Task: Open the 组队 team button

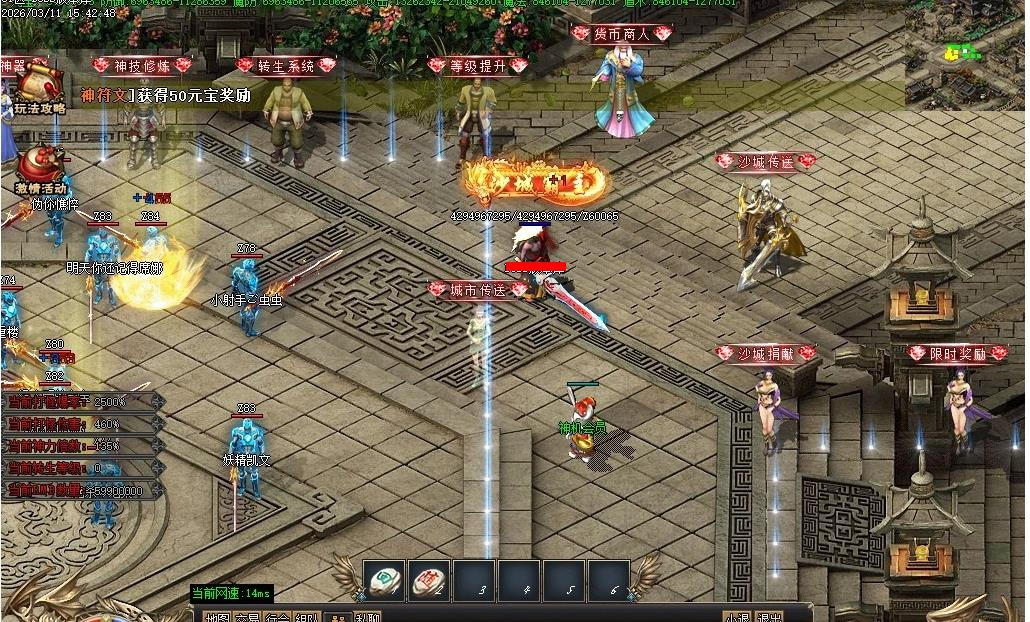Action: click(308, 617)
